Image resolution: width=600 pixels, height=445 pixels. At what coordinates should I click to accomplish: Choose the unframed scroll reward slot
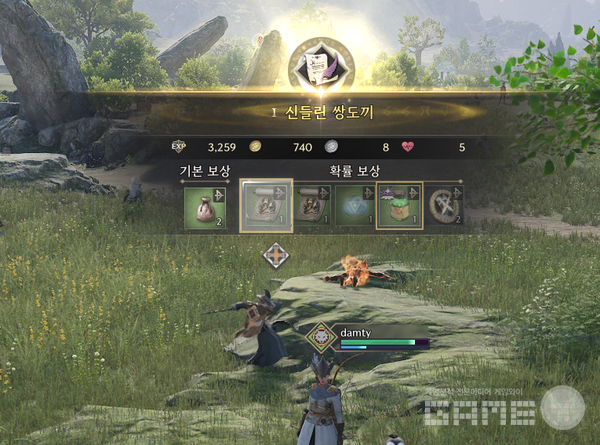(x=310, y=207)
